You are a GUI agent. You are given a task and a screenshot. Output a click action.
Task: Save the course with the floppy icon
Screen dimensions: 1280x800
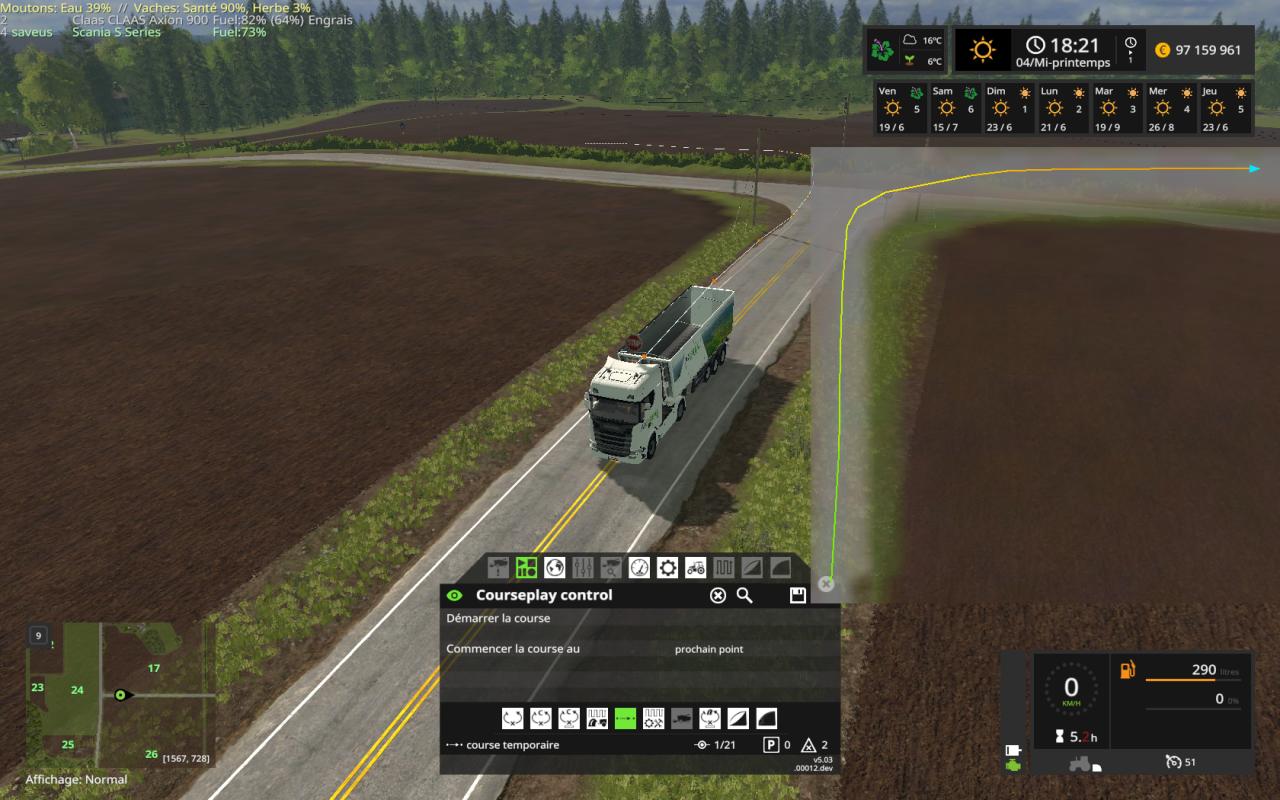tap(797, 596)
